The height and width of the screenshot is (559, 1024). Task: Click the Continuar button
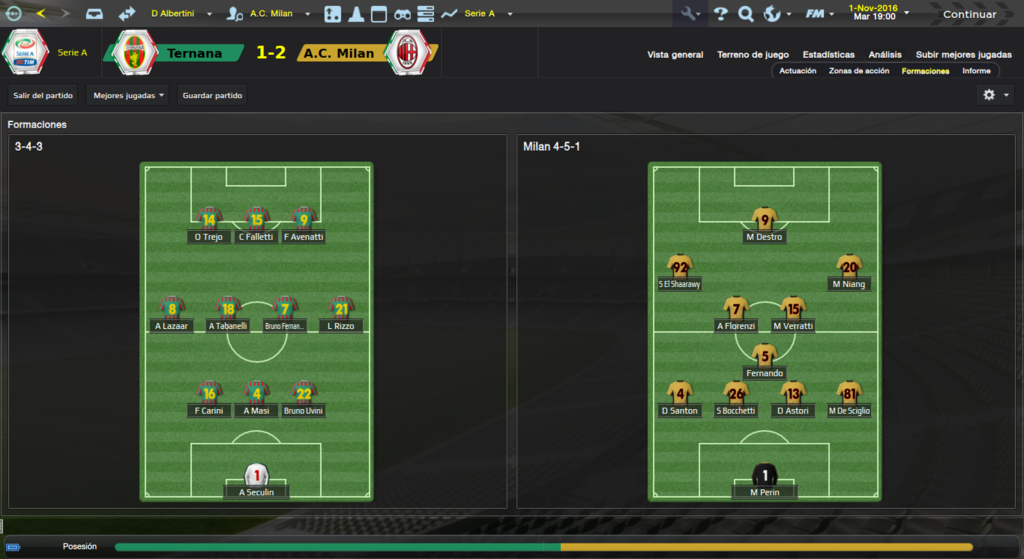pyautogui.click(x=969, y=14)
